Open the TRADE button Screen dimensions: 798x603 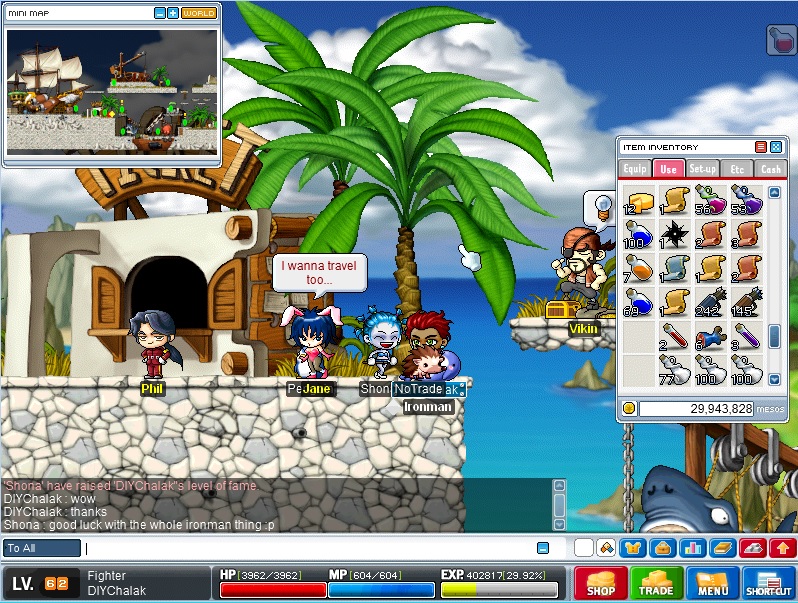tap(656, 583)
